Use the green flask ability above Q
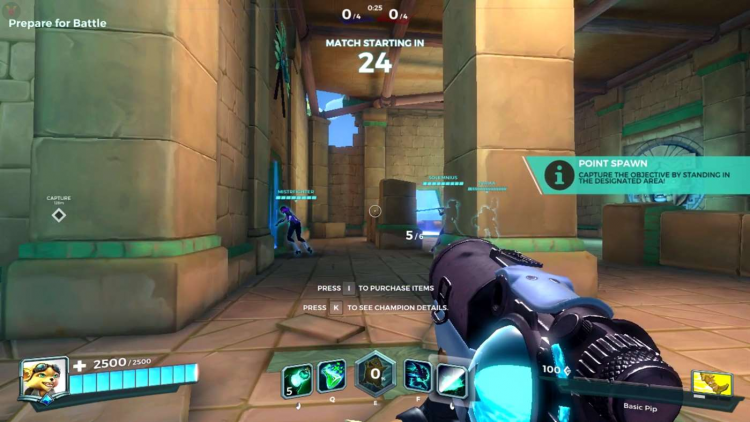750x422 pixels. (331, 376)
